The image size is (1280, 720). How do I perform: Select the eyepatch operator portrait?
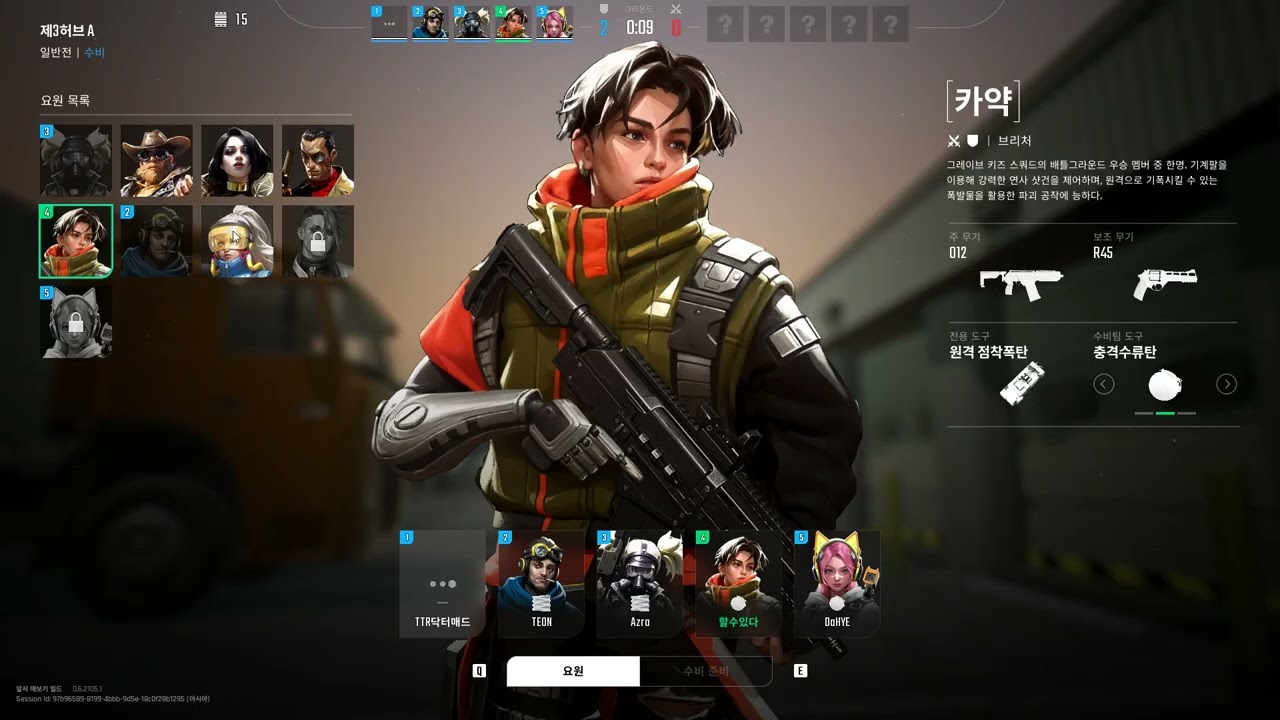click(317, 161)
